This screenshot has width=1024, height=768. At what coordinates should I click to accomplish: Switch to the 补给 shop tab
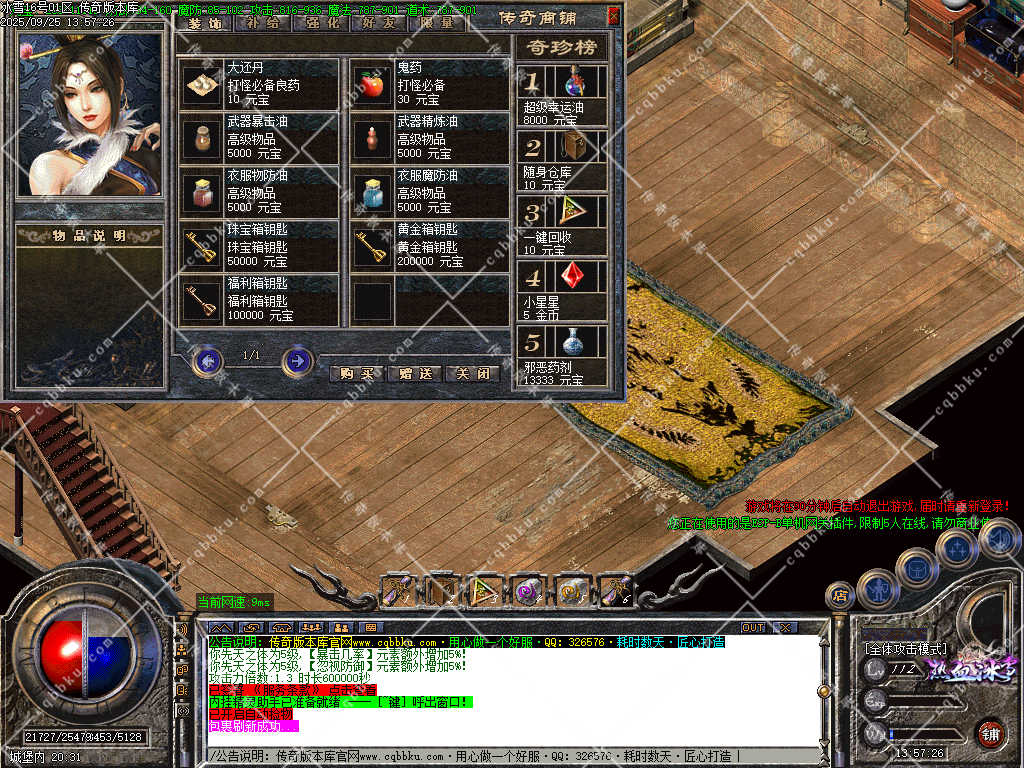(262, 22)
